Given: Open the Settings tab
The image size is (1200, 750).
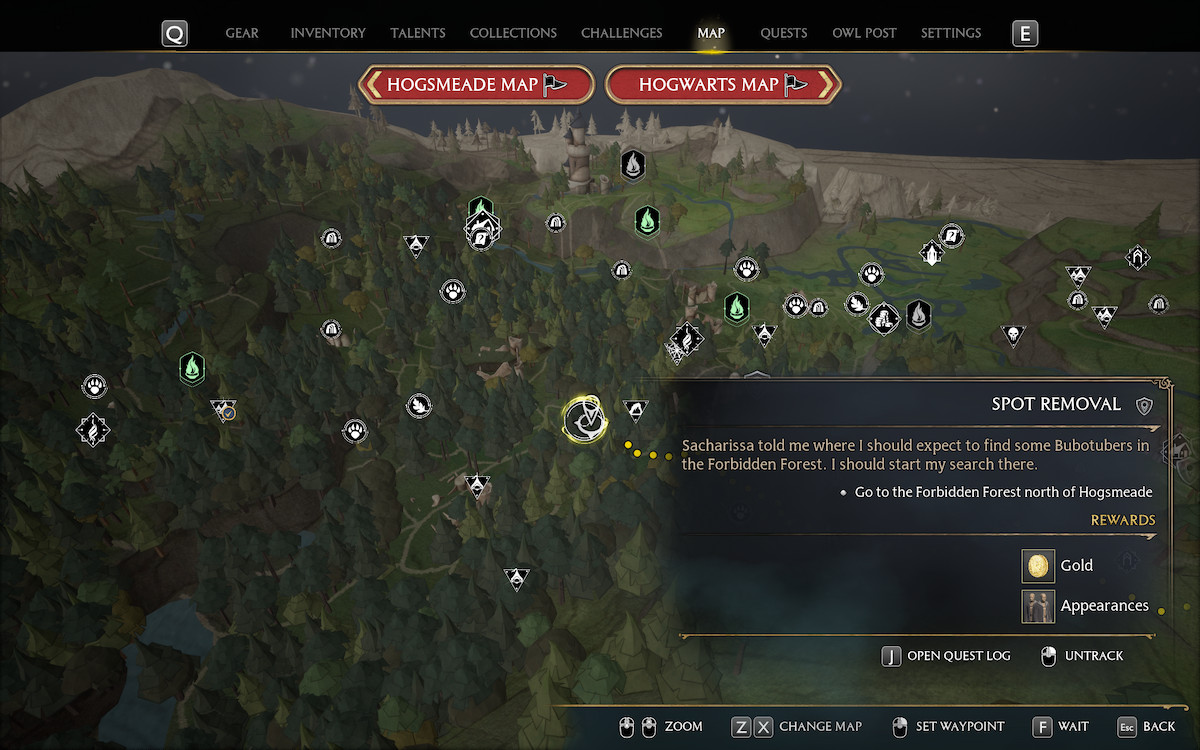Looking at the screenshot, I should (951, 33).
